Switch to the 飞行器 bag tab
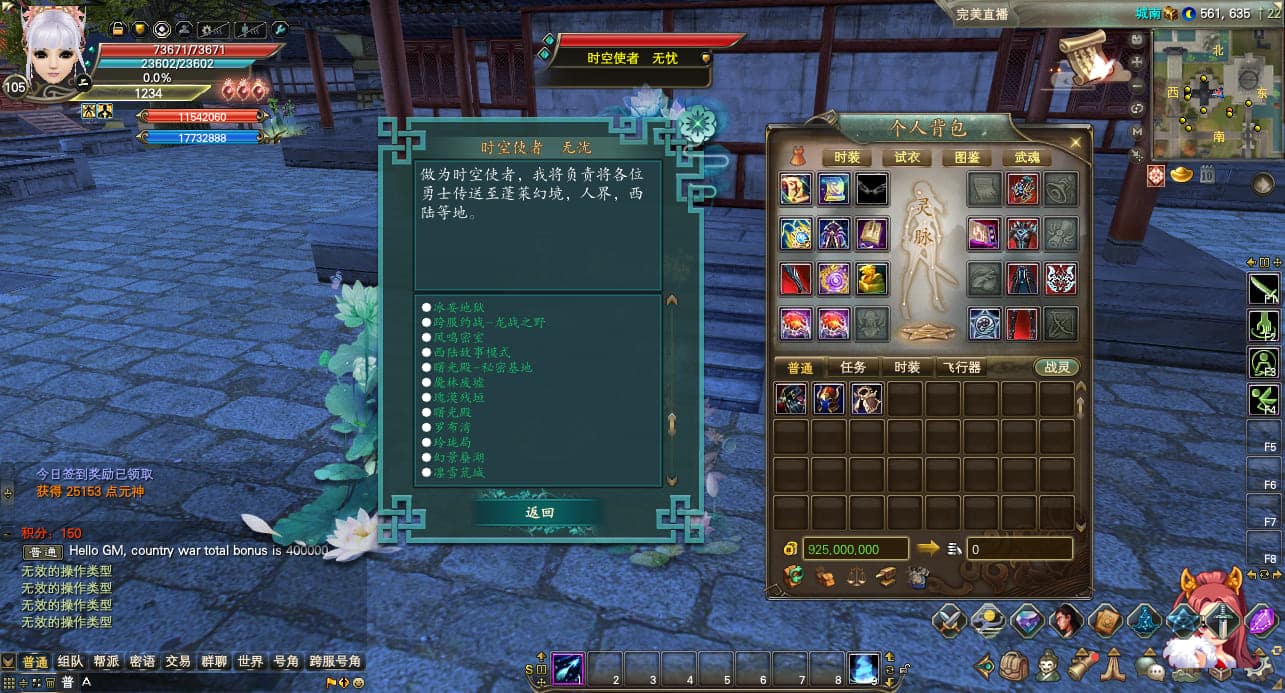 964,367
